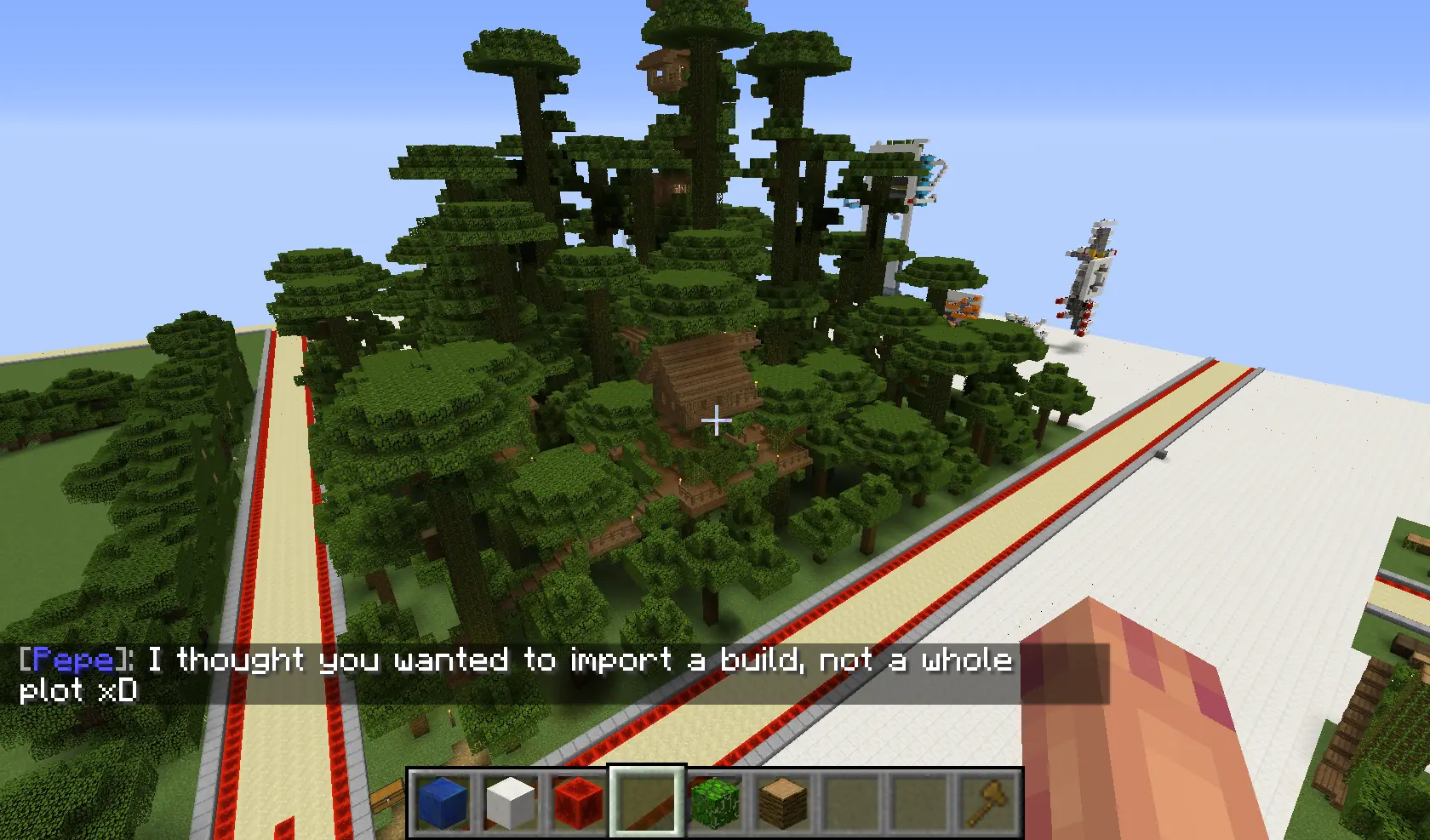Click the chat message about importing a build

coord(511,660)
